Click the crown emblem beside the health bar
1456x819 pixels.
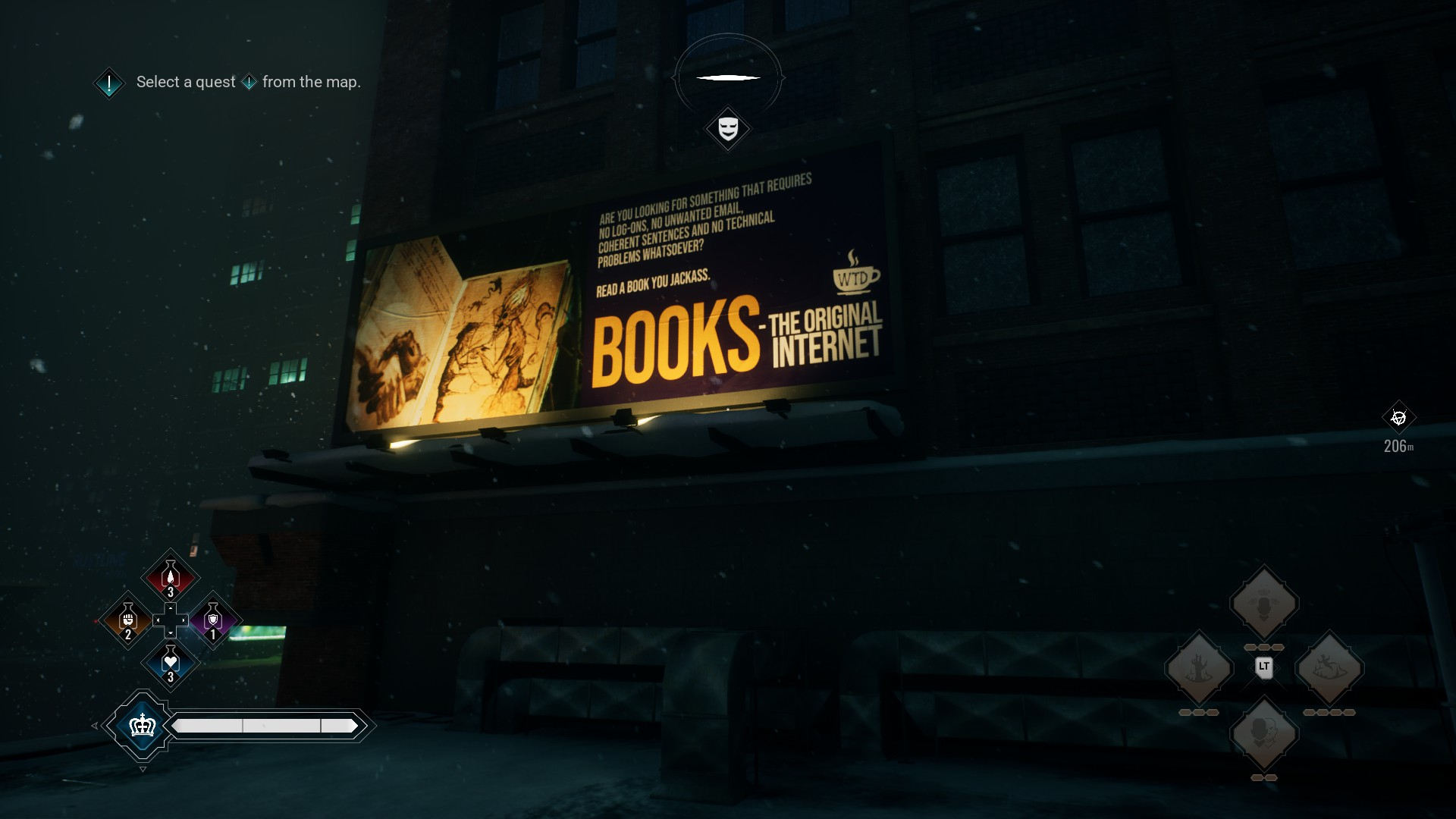point(143,726)
